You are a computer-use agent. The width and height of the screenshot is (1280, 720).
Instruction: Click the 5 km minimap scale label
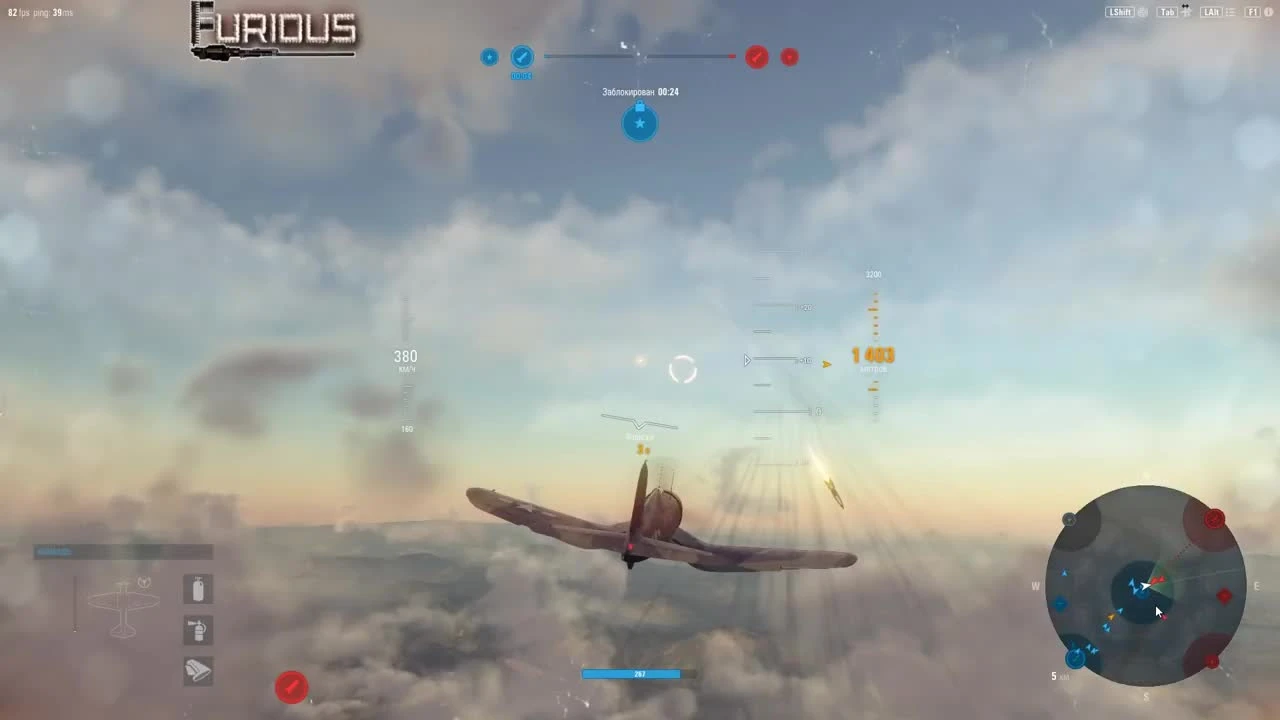[x=1058, y=676]
